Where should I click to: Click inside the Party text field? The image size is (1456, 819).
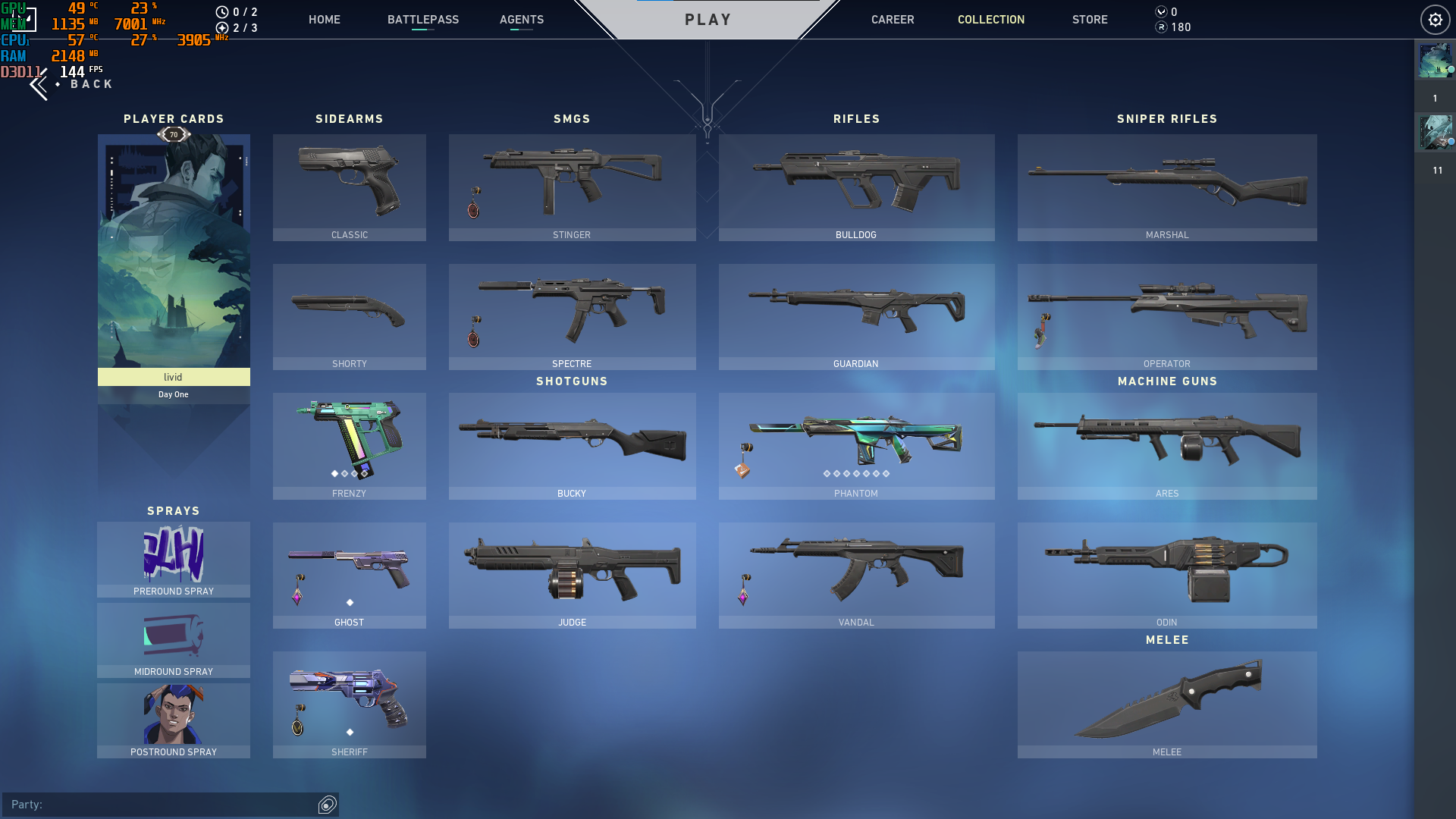[152, 805]
